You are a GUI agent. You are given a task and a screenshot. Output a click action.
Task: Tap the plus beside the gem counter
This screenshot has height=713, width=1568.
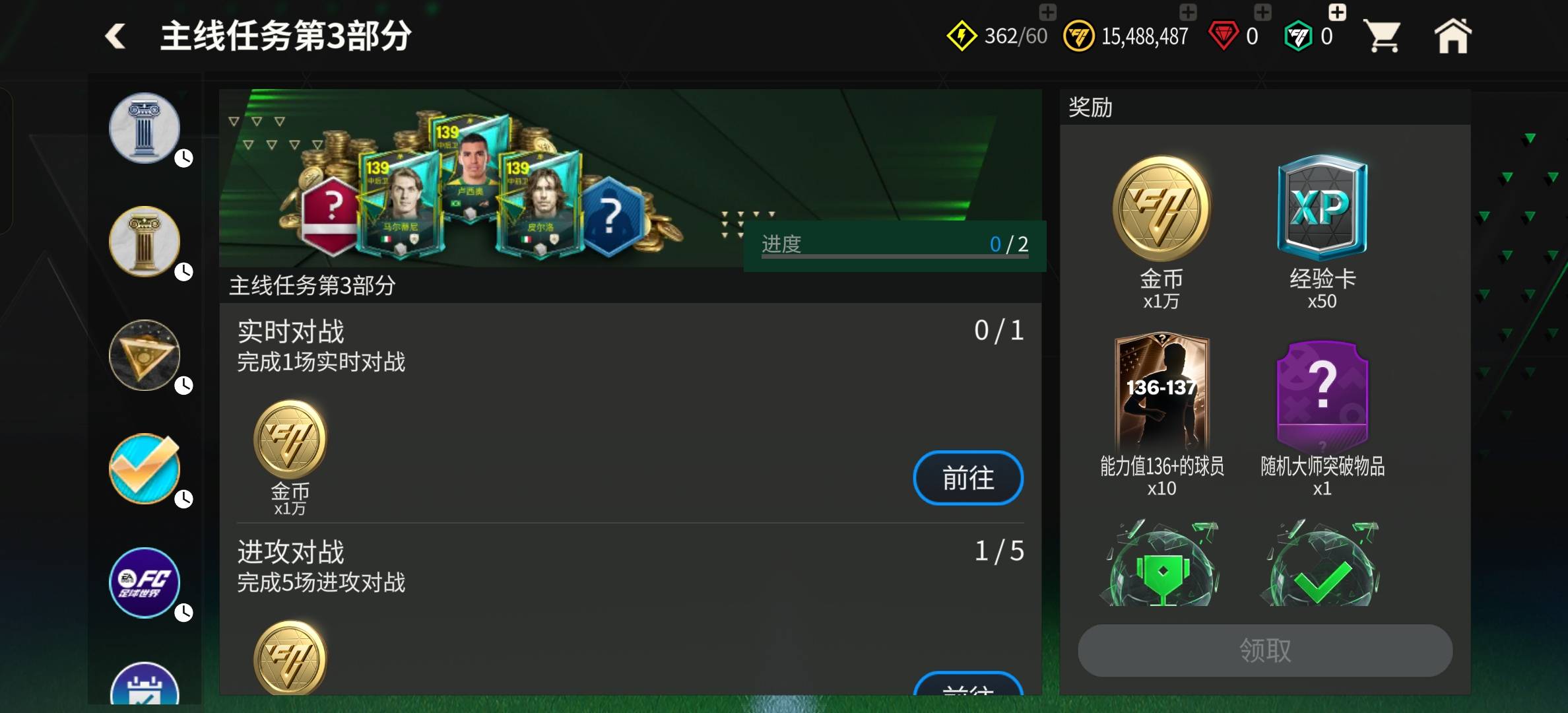[x=1262, y=12]
